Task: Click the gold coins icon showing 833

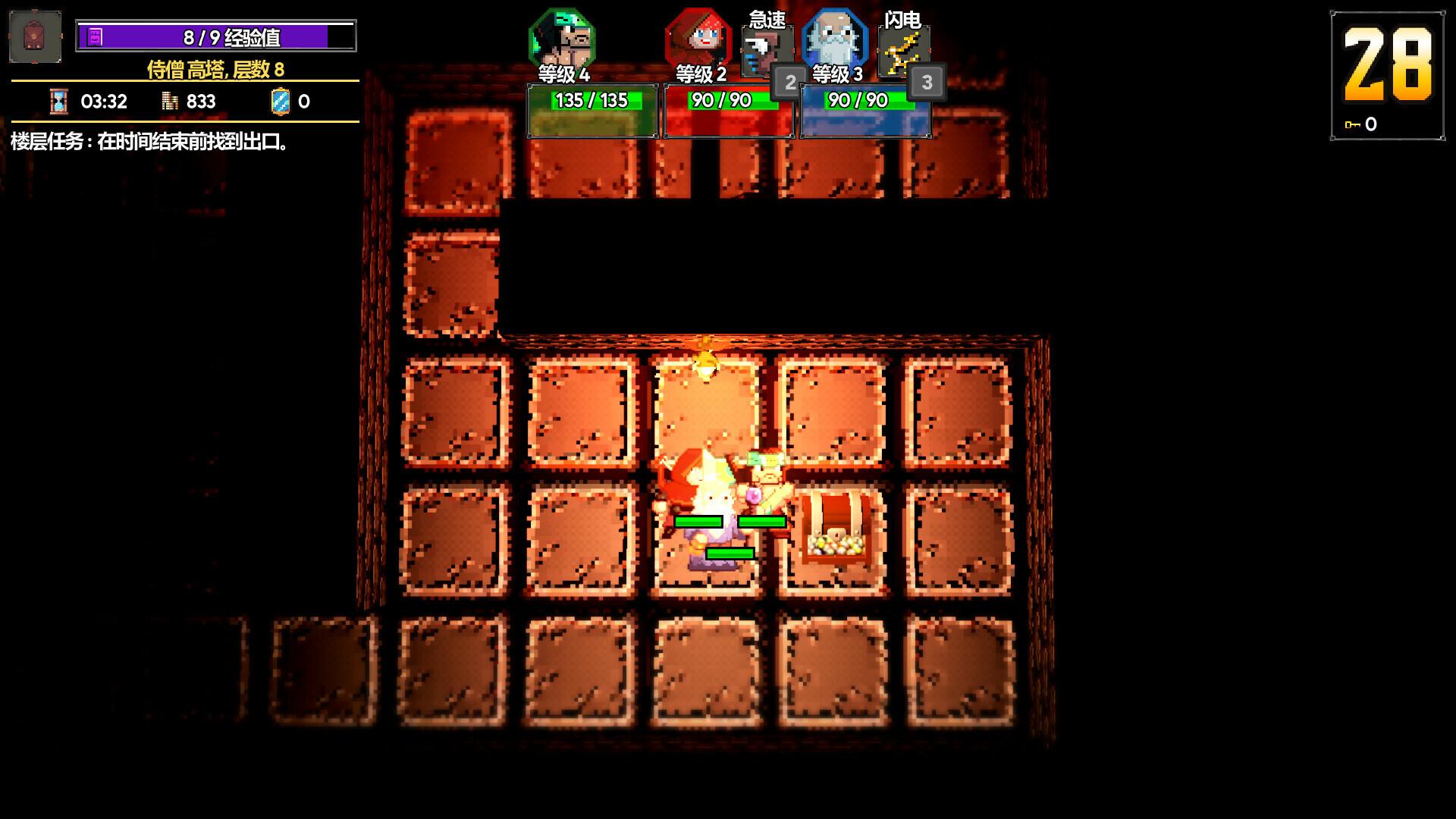Action: pos(168,101)
